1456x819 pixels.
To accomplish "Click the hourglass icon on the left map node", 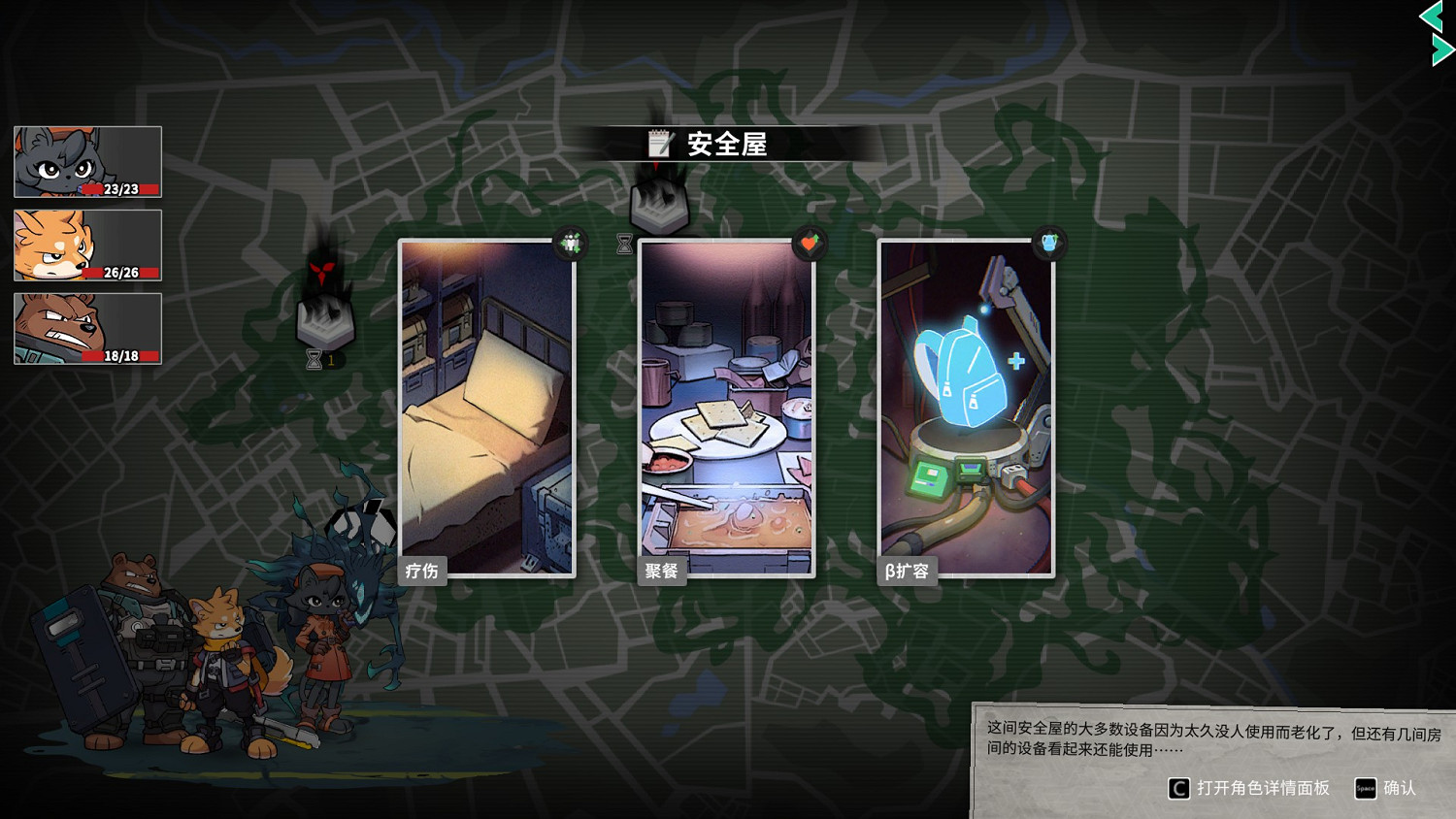I will (313, 360).
